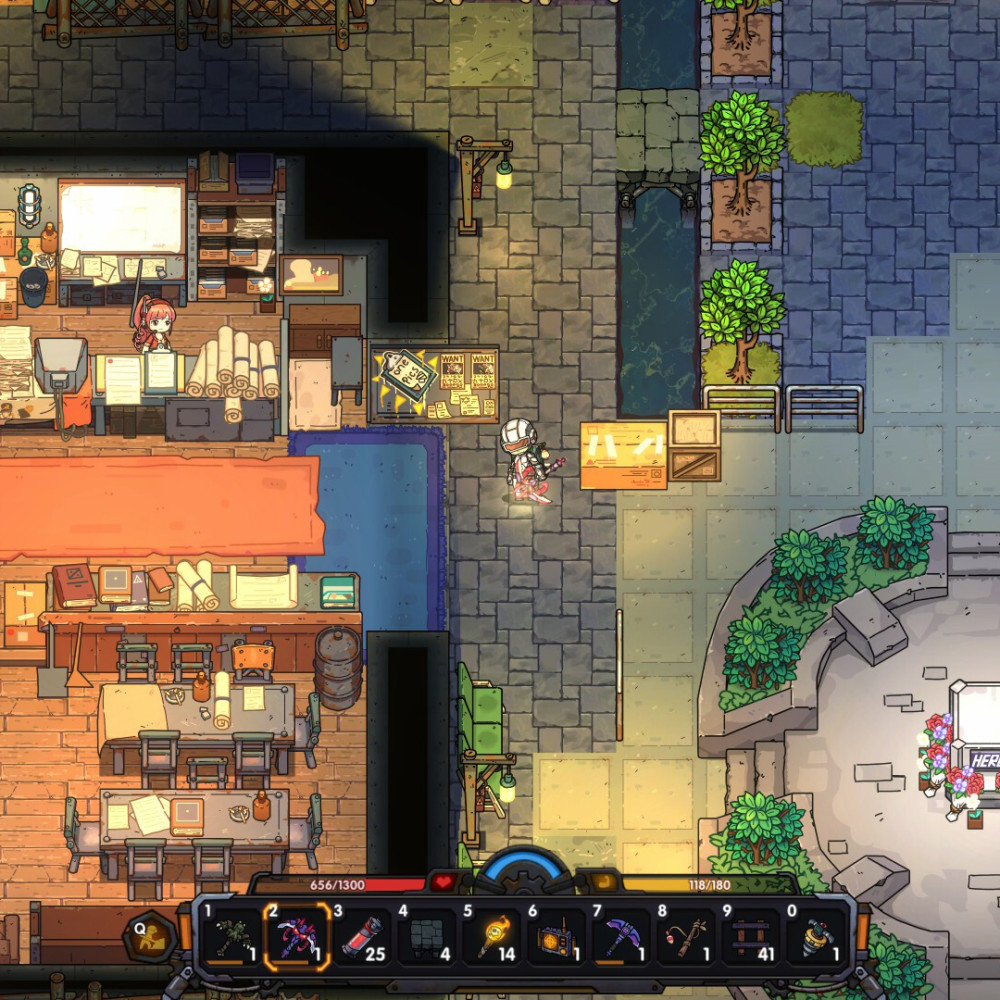
Task: Select the rail track stack of 41
Action: pos(751,939)
